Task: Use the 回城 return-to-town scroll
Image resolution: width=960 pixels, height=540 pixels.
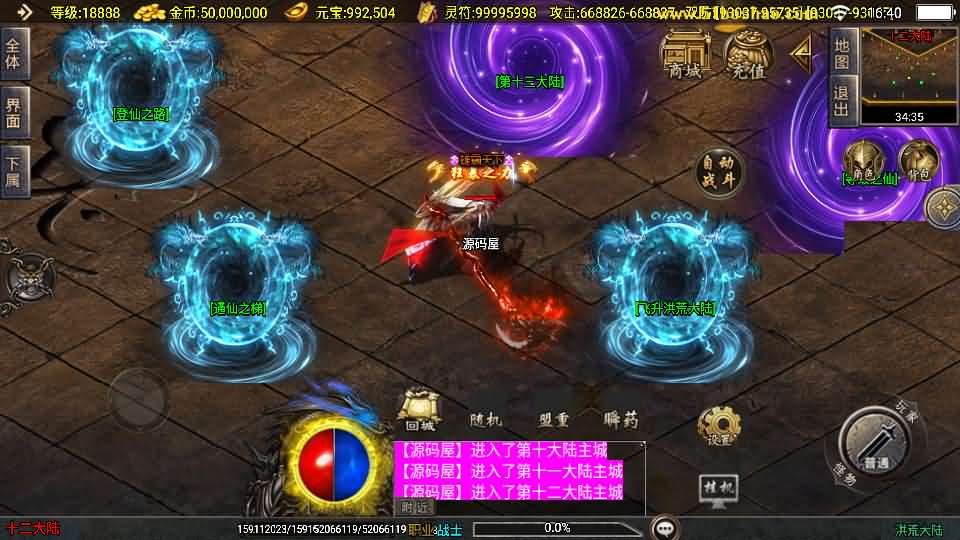Action: click(x=418, y=410)
